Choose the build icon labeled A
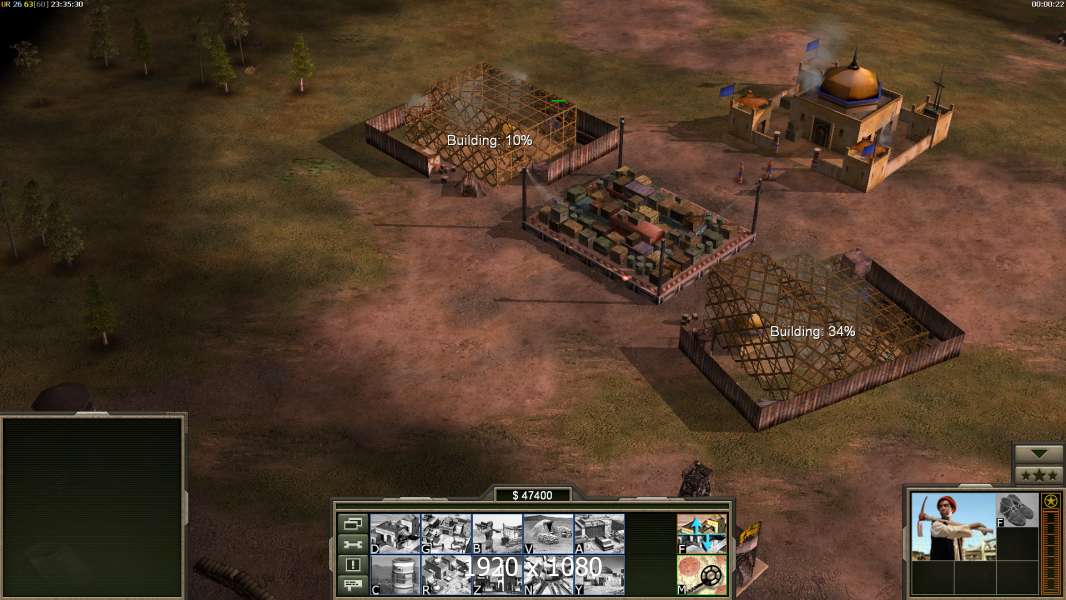 pyautogui.click(x=599, y=534)
